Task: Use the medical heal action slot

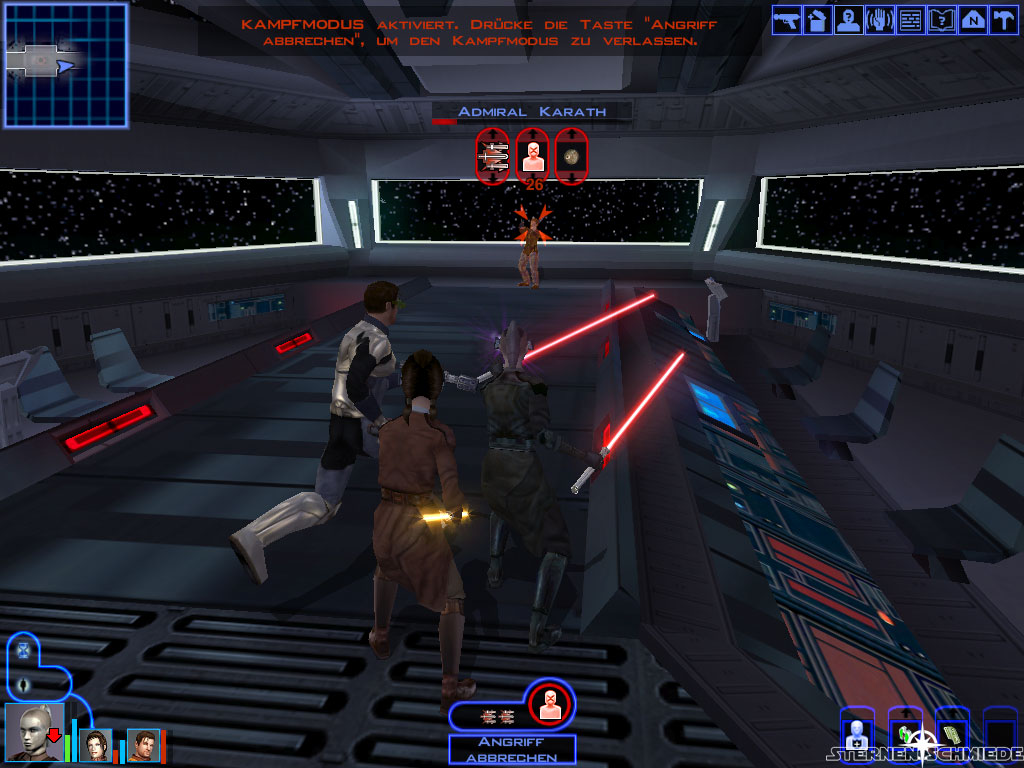Action: pyautogui.click(x=856, y=735)
